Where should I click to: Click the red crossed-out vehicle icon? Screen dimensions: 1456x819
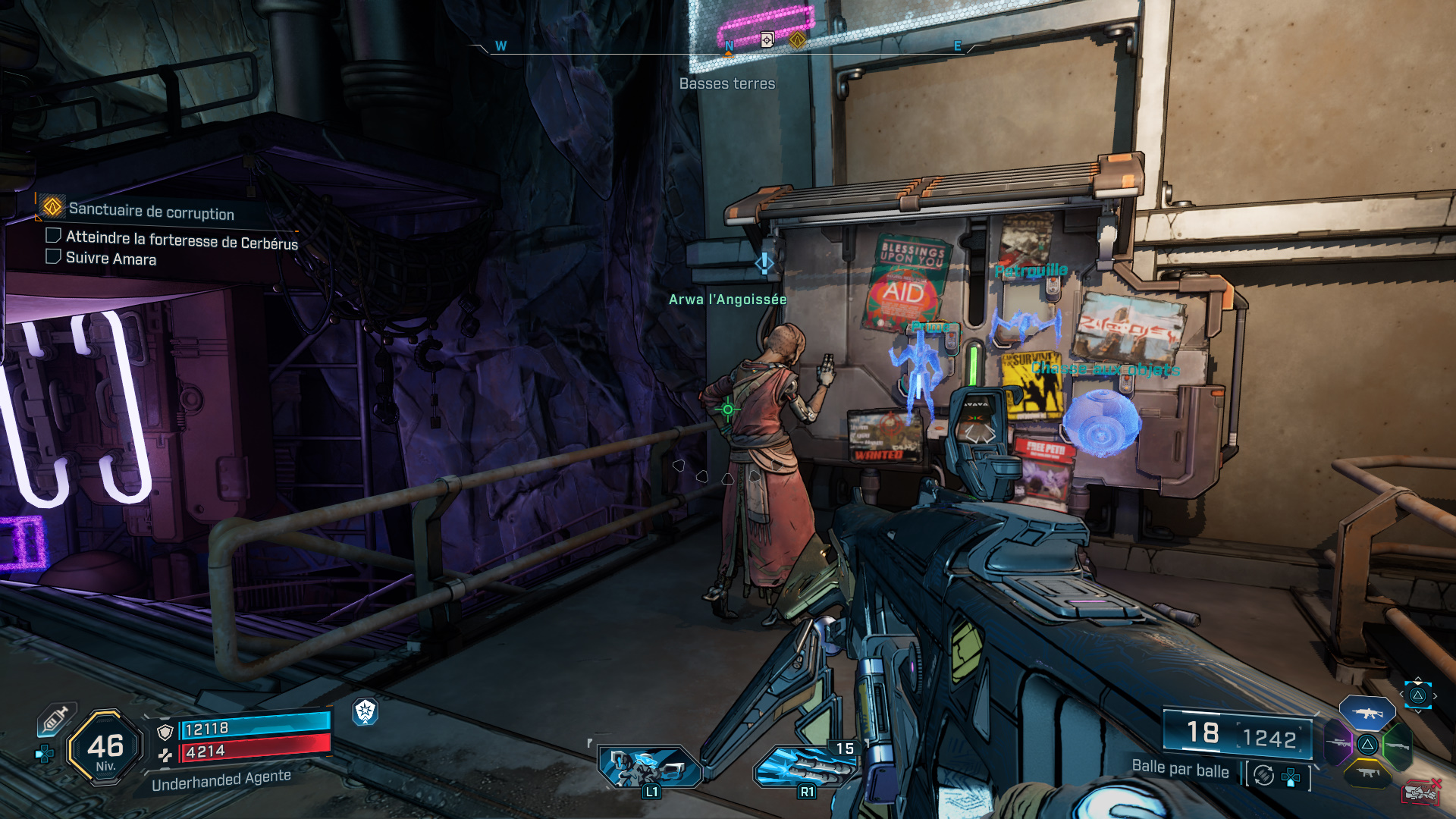pos(1420,792)
